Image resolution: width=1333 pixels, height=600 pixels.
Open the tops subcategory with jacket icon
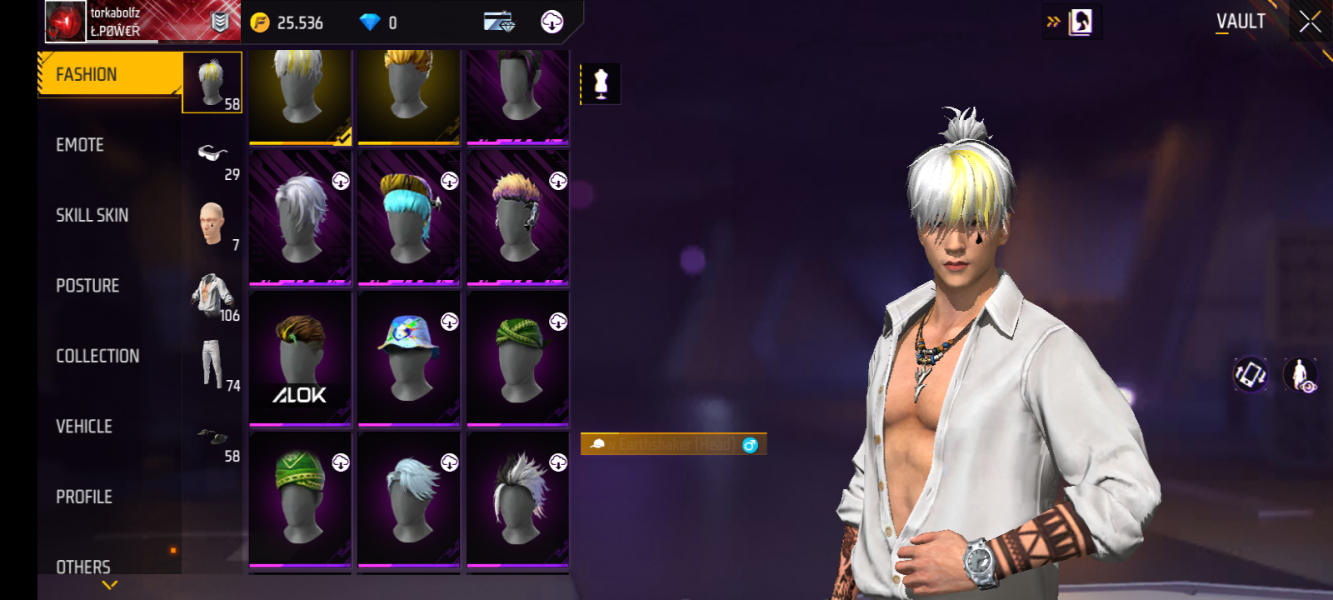click(213, 294)
